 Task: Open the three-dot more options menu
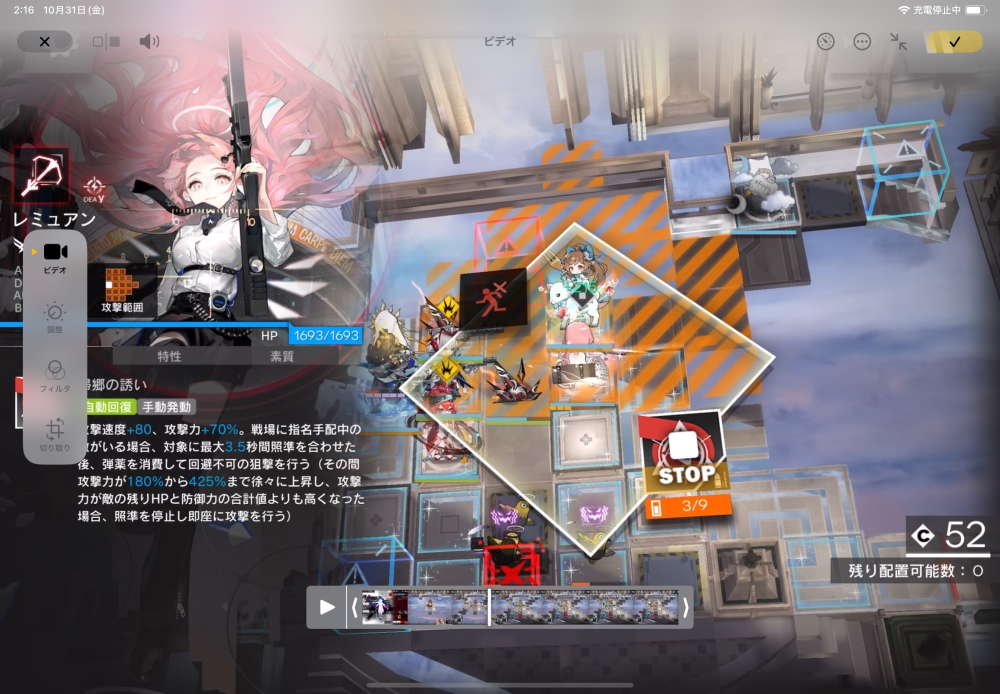tap(862, 42)
